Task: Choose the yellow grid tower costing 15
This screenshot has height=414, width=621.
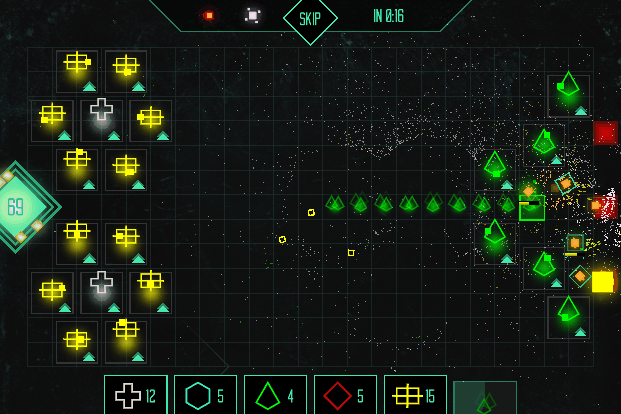Action: click(x=415, y=396)
